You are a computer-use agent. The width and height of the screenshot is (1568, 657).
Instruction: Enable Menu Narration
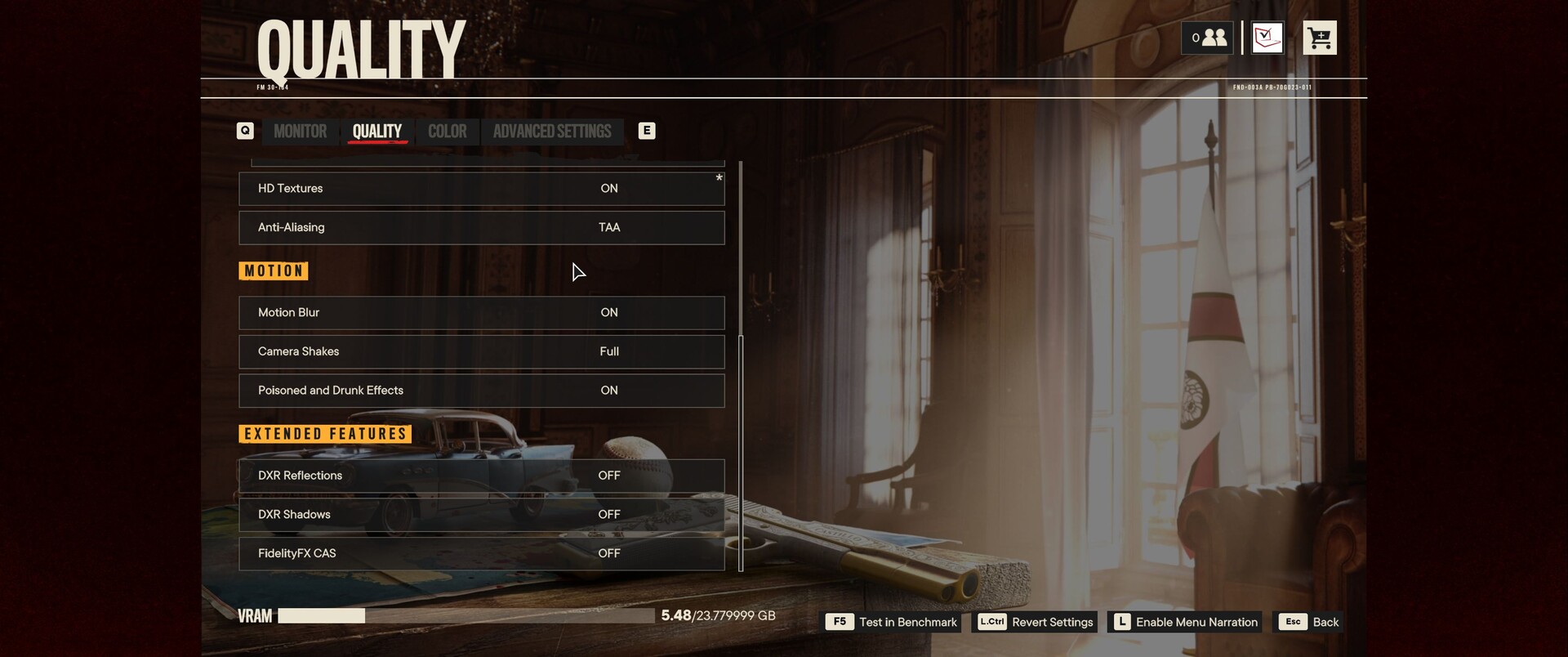coord(1185,623)
